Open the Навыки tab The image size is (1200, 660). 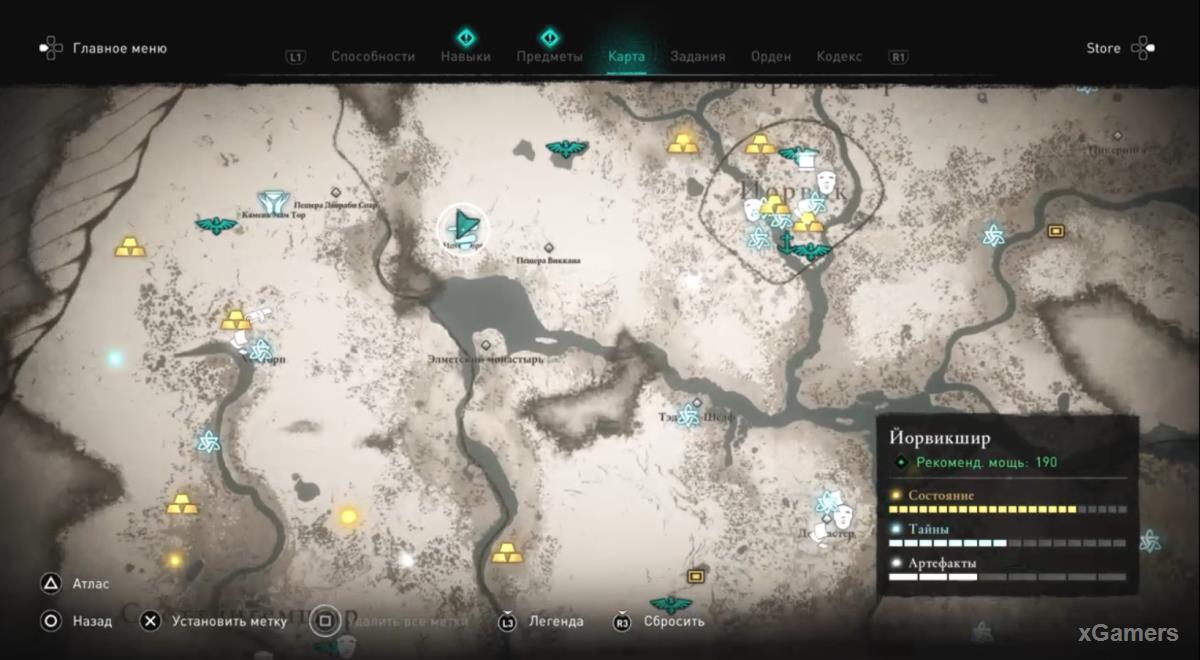[465, 57]
